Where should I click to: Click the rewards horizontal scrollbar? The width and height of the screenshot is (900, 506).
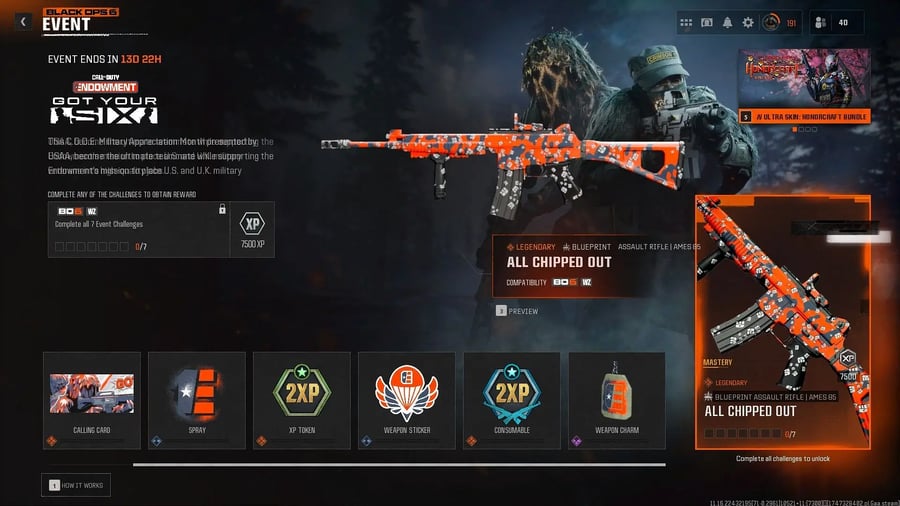point(398,464)
